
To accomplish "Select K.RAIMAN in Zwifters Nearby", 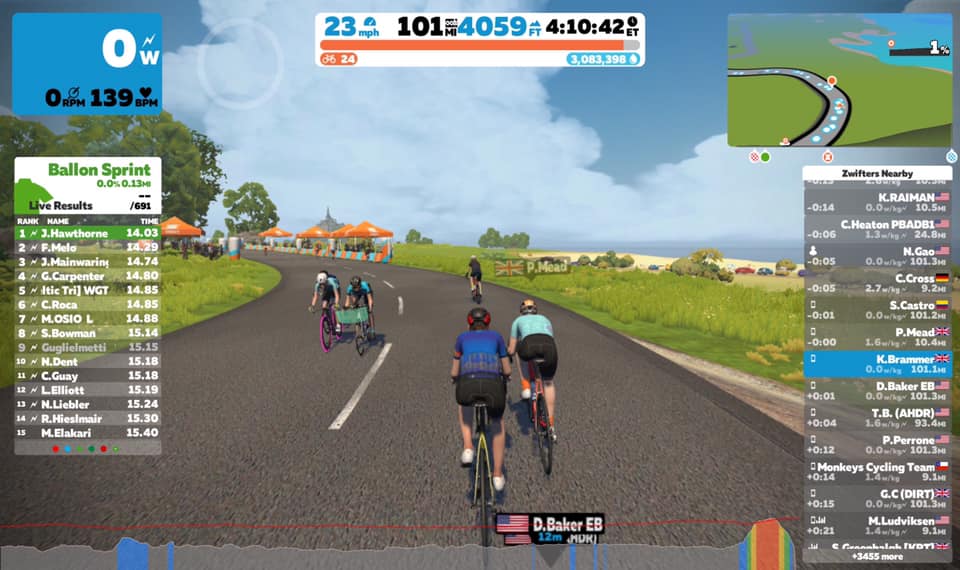I will coord(877,203).
